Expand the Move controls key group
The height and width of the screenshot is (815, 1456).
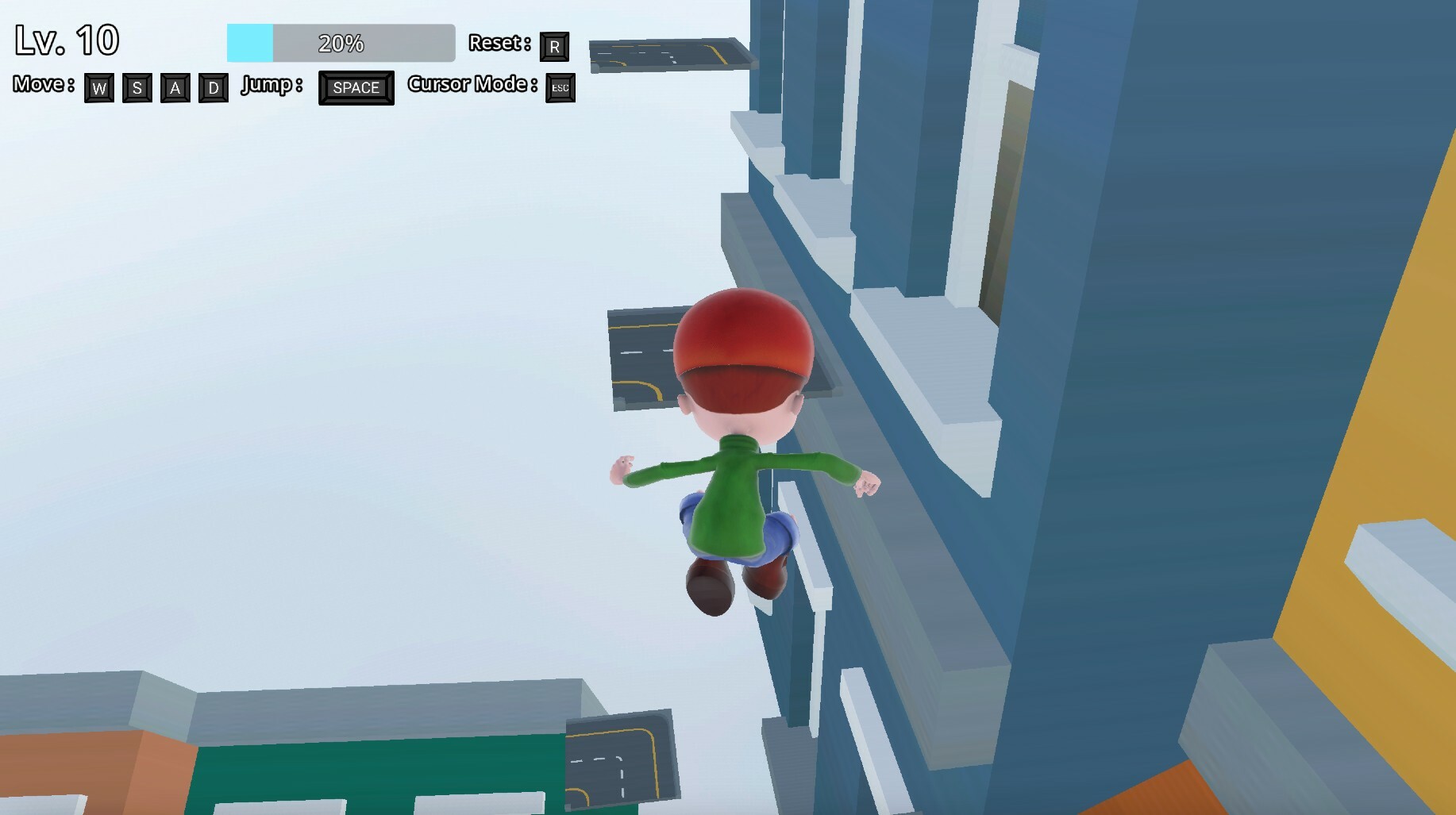(x=156, y=89)
